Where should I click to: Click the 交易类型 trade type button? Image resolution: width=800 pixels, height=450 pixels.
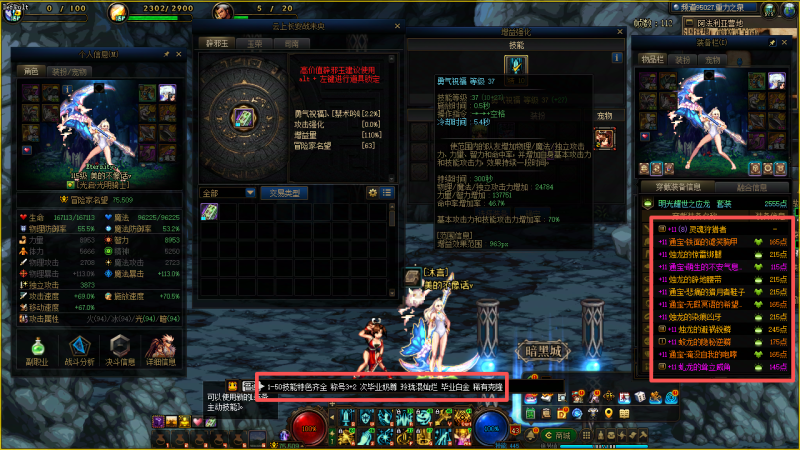tap(283, 192)
